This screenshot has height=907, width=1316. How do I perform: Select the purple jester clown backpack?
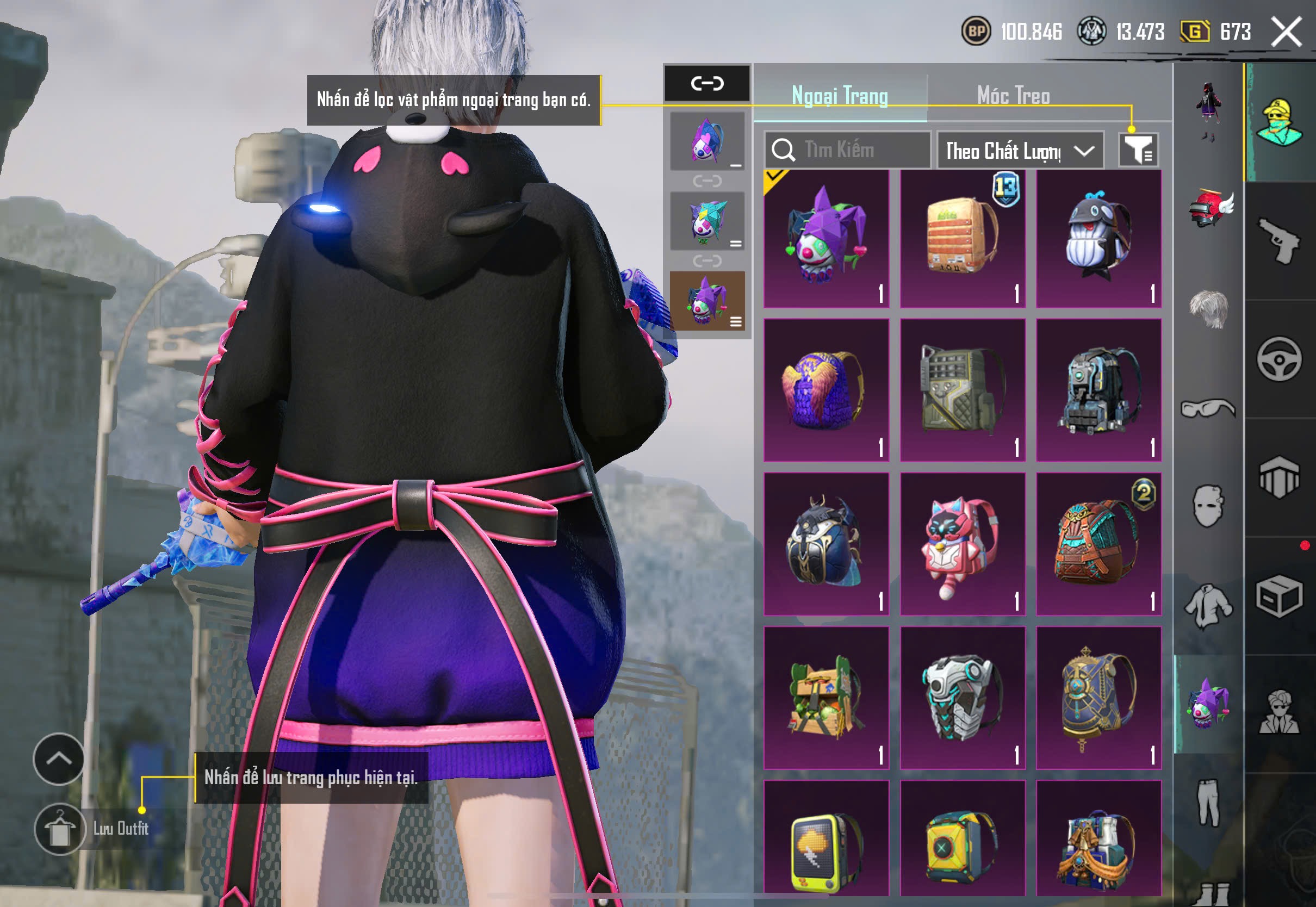826,239
